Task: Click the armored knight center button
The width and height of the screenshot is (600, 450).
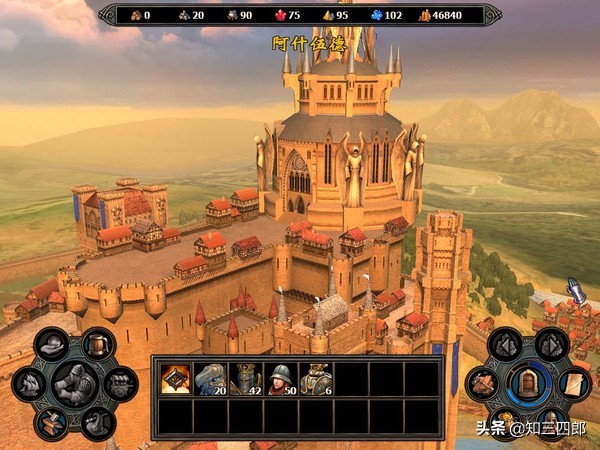Action: click(x=73, y=383)
